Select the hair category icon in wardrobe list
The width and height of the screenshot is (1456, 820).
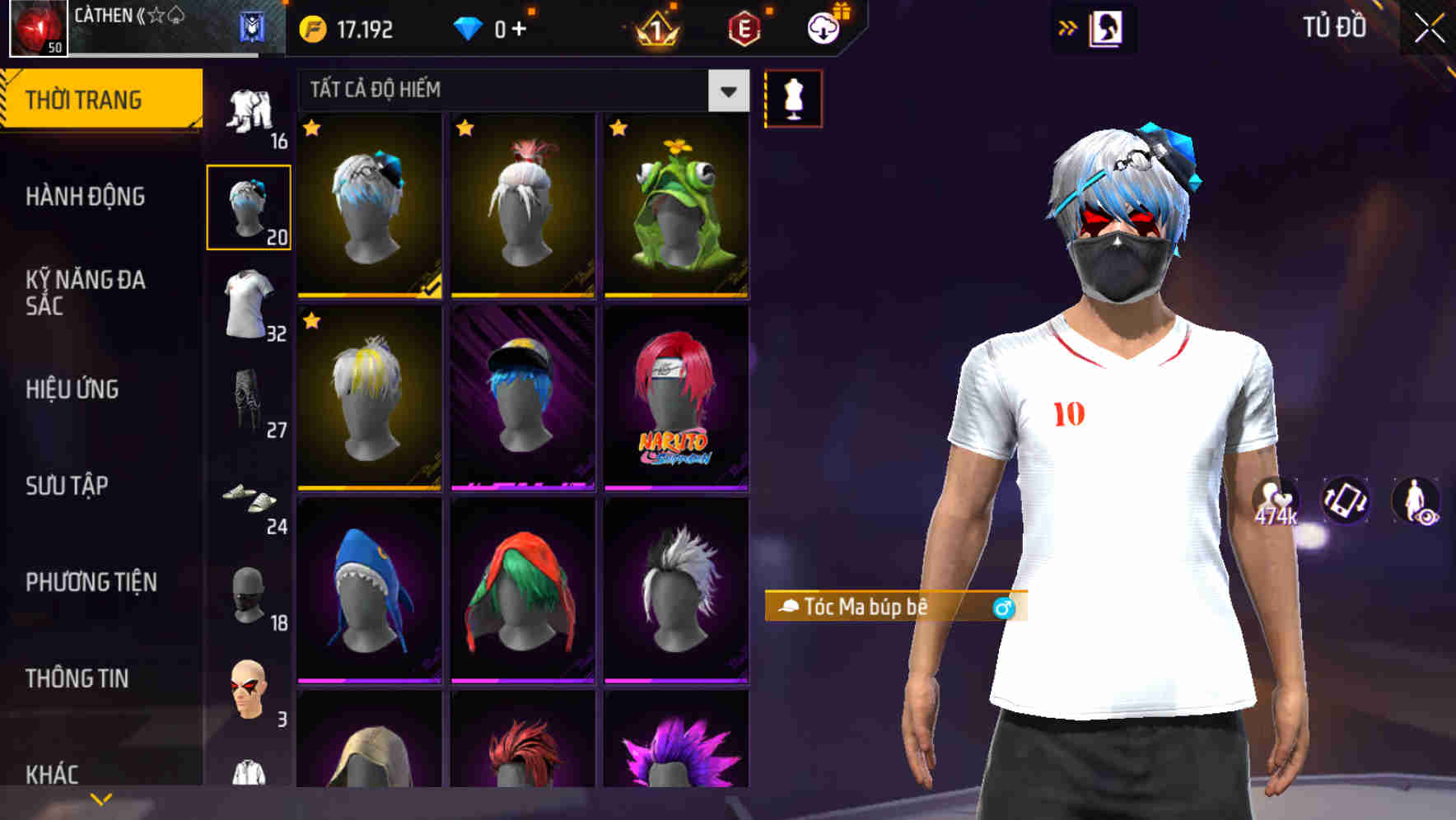[250, 204]
